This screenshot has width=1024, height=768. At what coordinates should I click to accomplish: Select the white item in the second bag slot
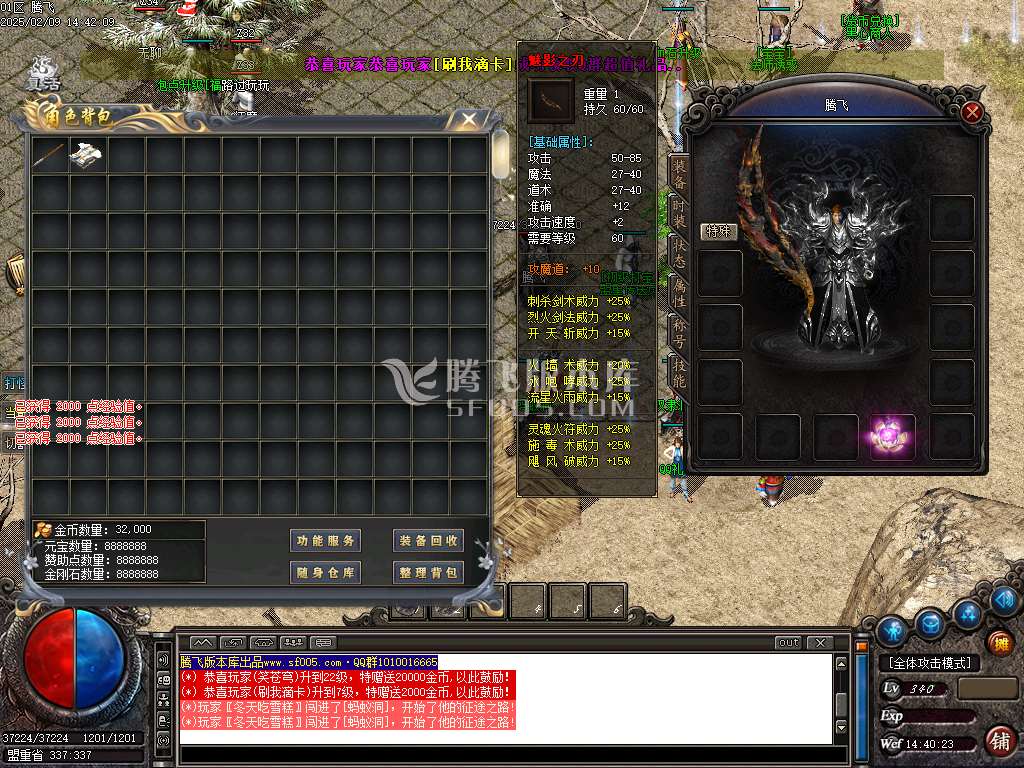87,155
